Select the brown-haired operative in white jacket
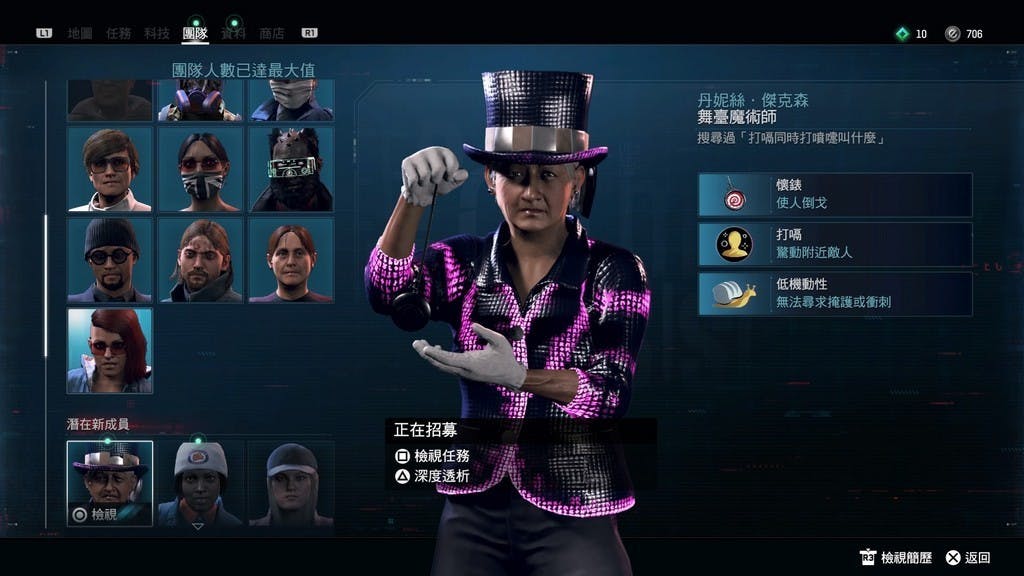Screen dimensions: 1024x576 (x=110, y=169)
